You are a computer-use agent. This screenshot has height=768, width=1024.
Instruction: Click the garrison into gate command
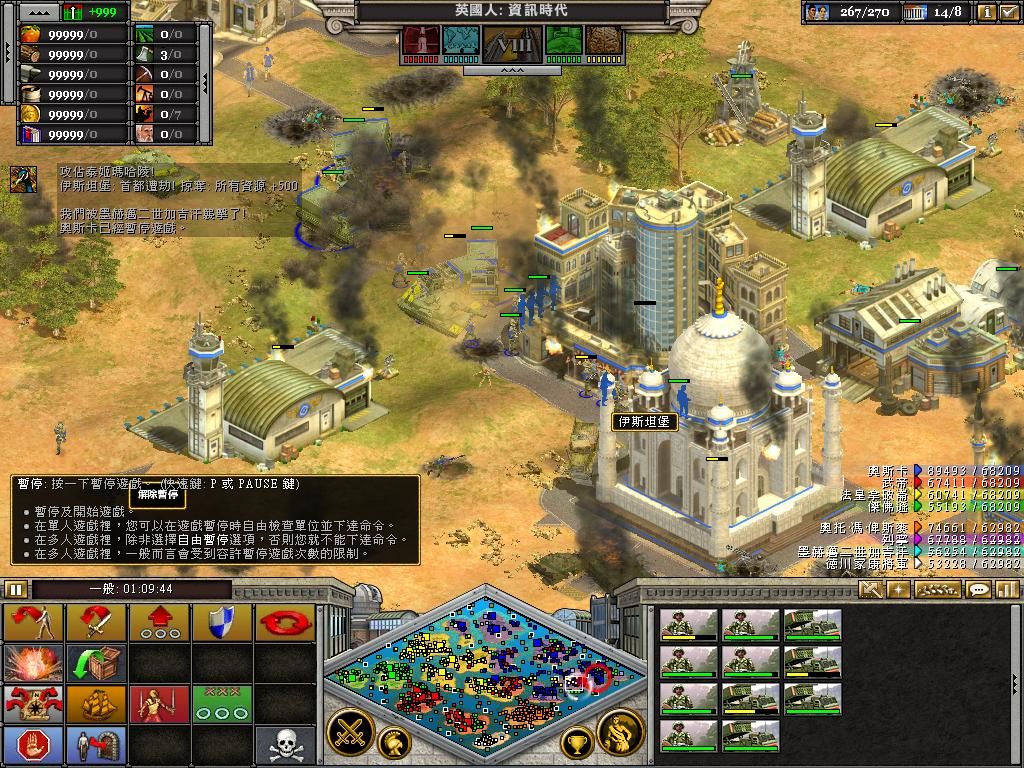pyautogui.click(x=96, y=745)
